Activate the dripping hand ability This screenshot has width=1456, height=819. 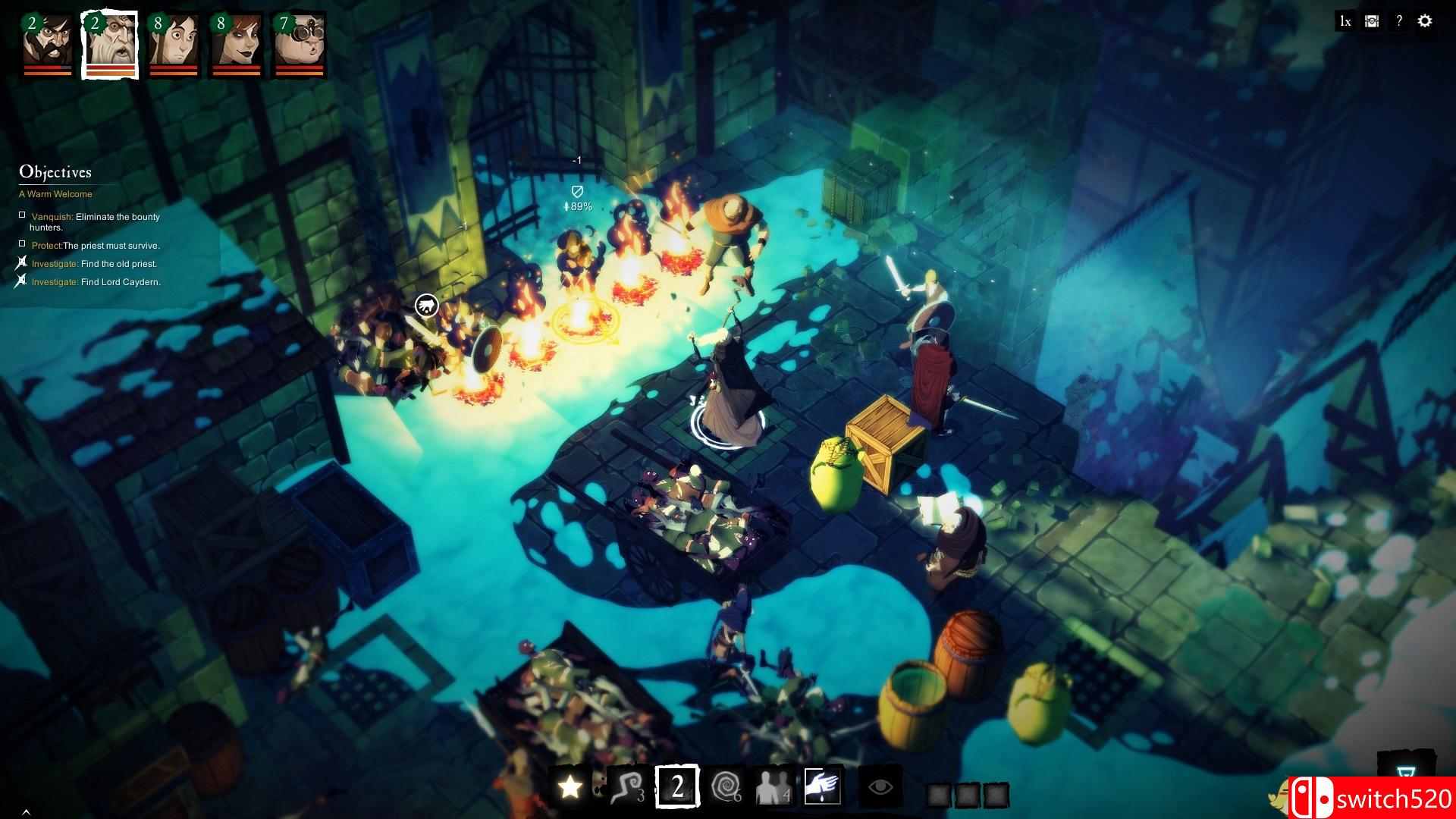(x=822, y=786)
